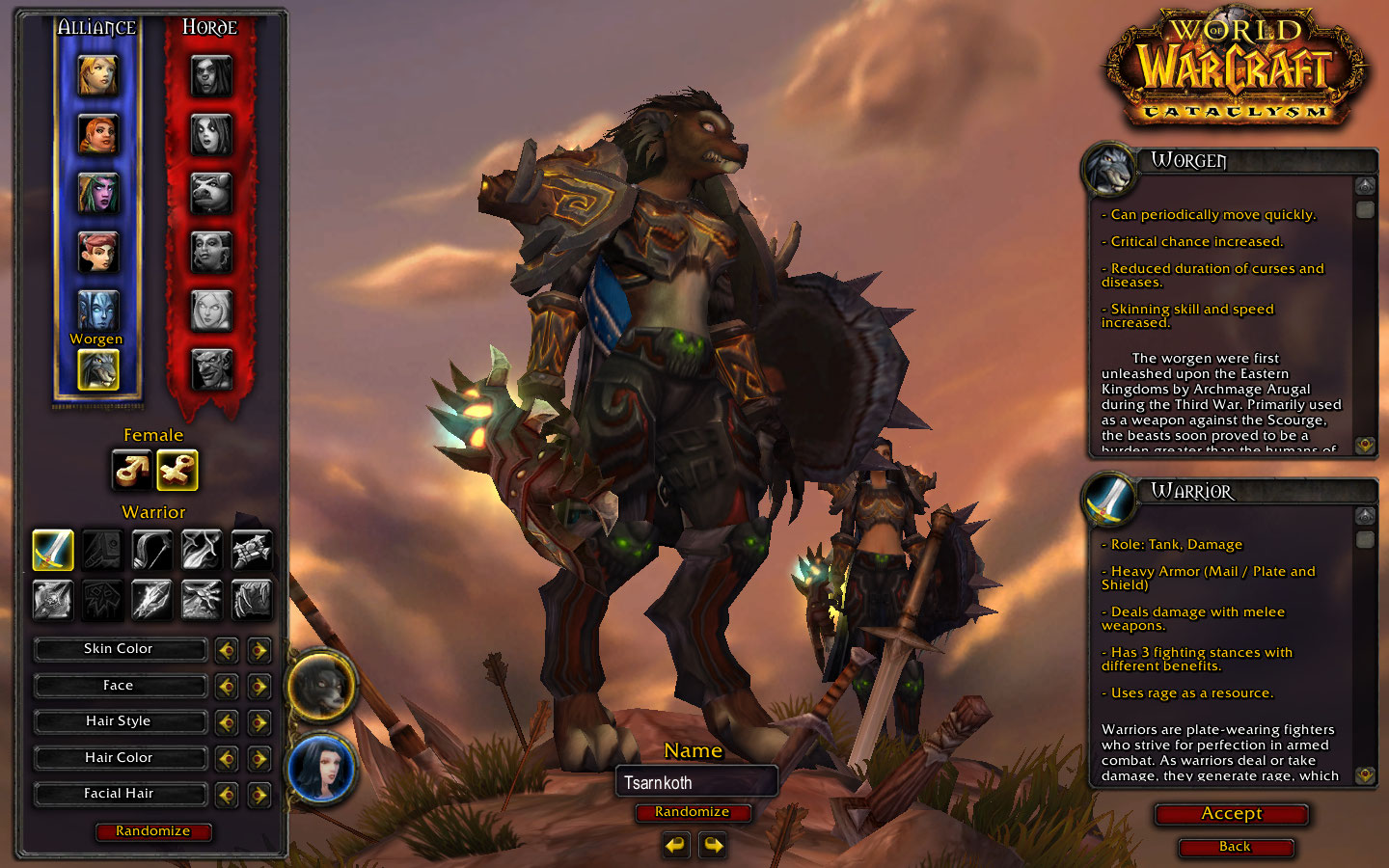The width and height of the screenshot is (1389, 868).
Task: Select the Human race portrait
Action: [x=97, y=76]
